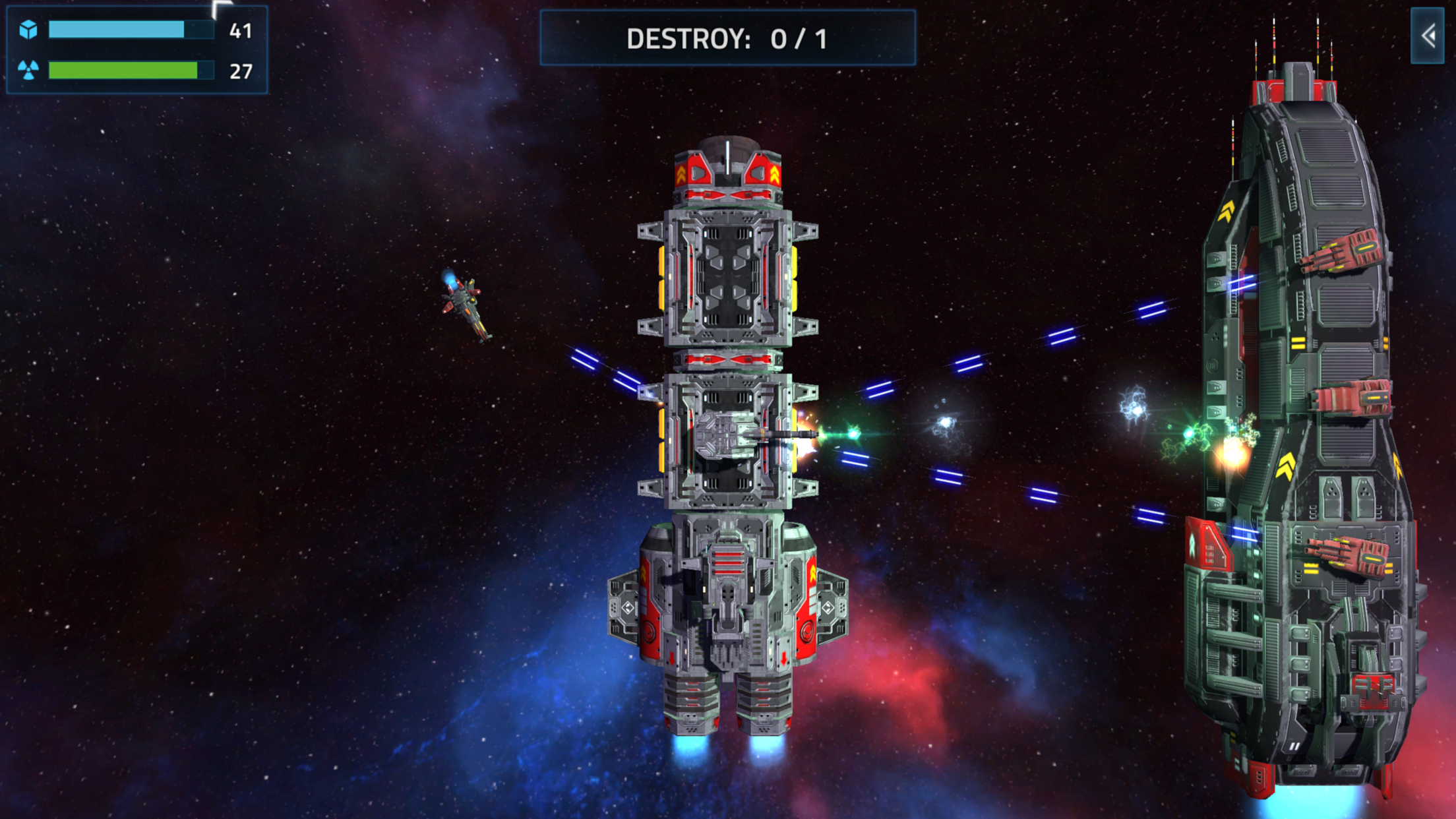Viewport: 1456px width, 819px height.
Task: Select the Destroy objective tracker
Action: coord(727,38)
